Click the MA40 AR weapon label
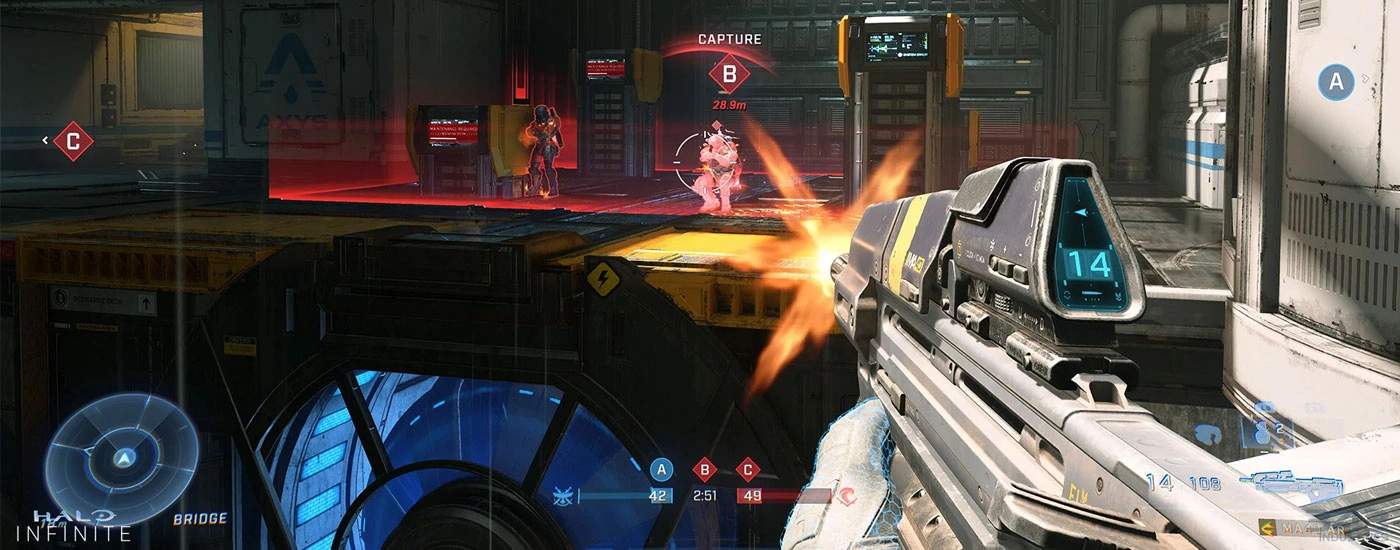The width and height of the screenshot is (1400, 550). [1310, 528]
